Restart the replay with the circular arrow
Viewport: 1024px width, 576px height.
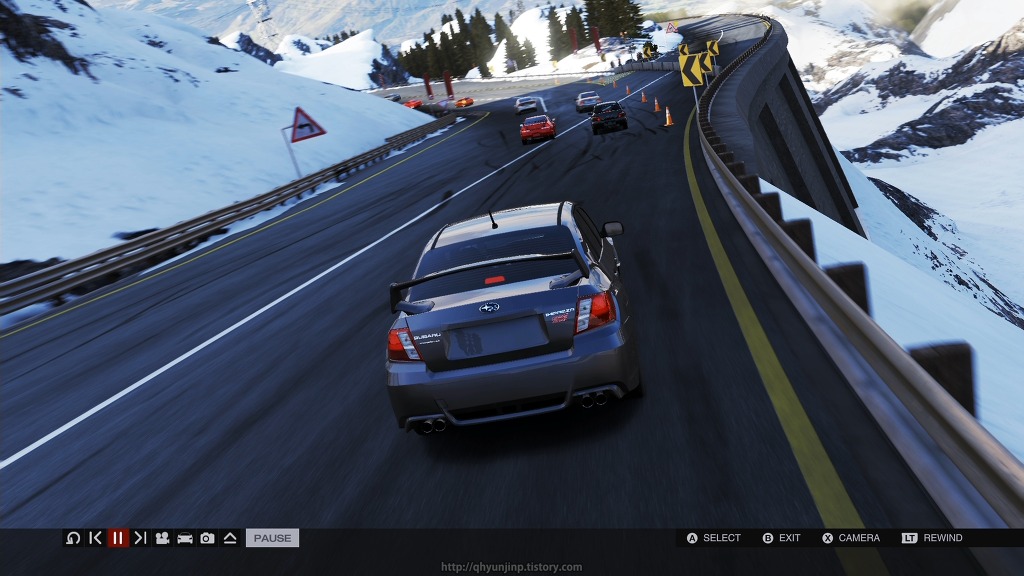(73, 538)
